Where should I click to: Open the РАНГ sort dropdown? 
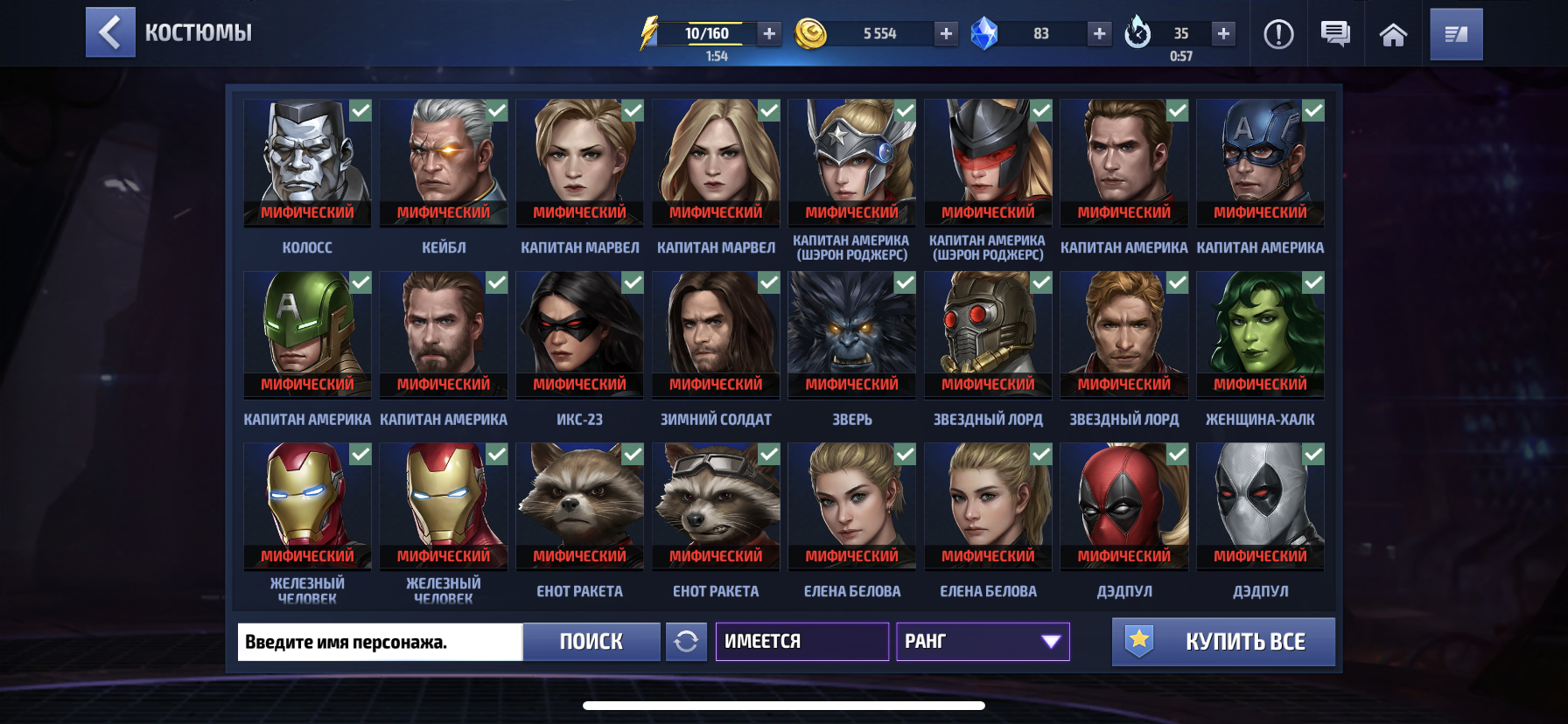click(x=982, y=641)
